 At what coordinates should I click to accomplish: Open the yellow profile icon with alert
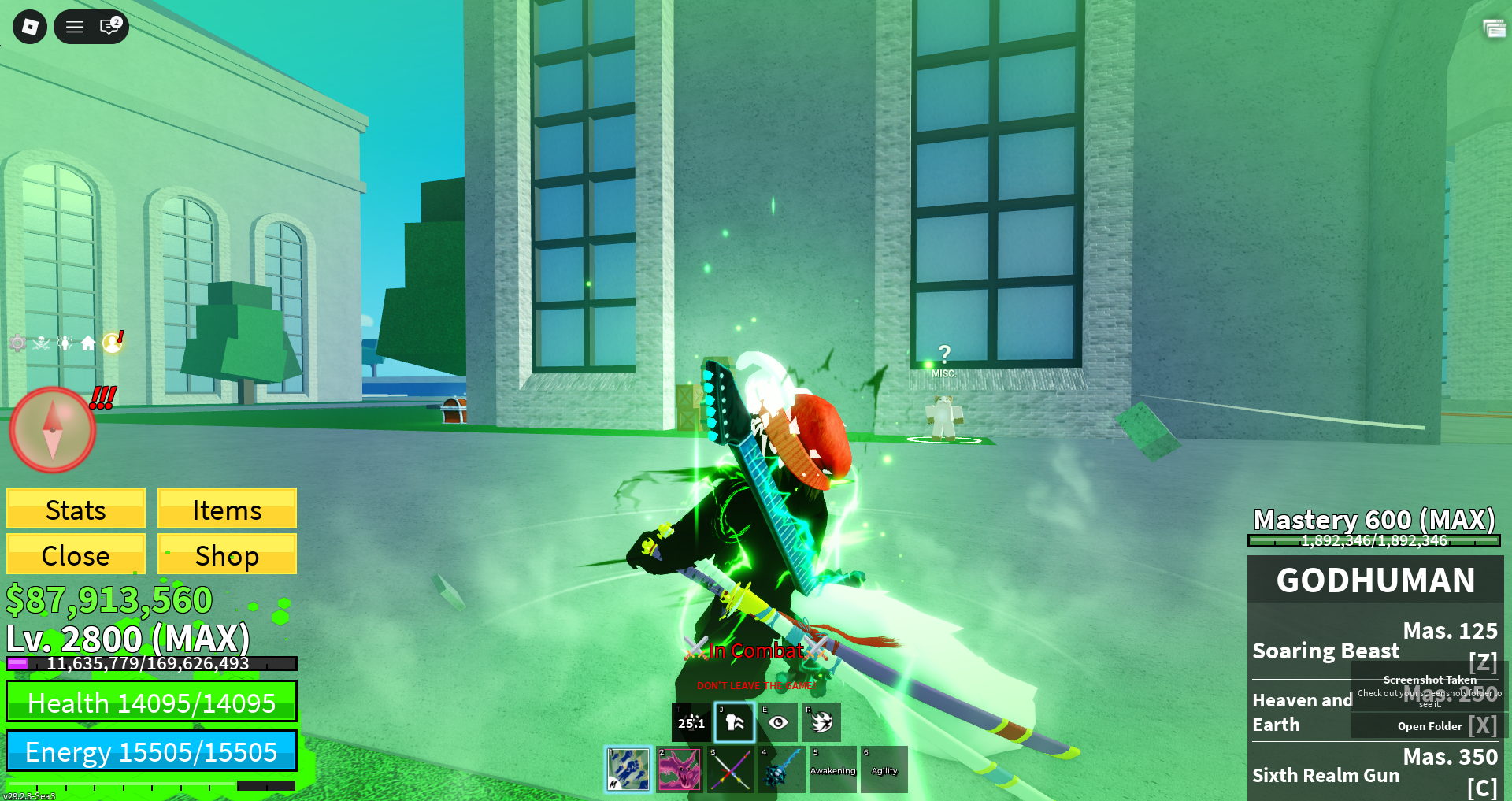click(x=113, y=343)
